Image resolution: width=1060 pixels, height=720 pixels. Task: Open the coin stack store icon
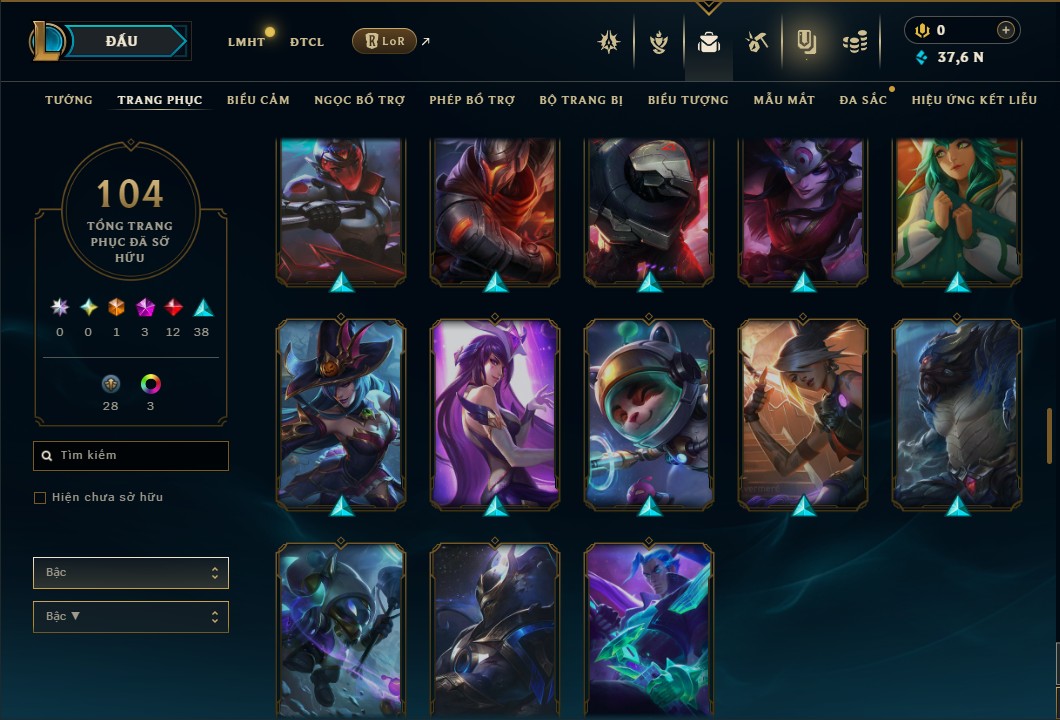point(854,42)
